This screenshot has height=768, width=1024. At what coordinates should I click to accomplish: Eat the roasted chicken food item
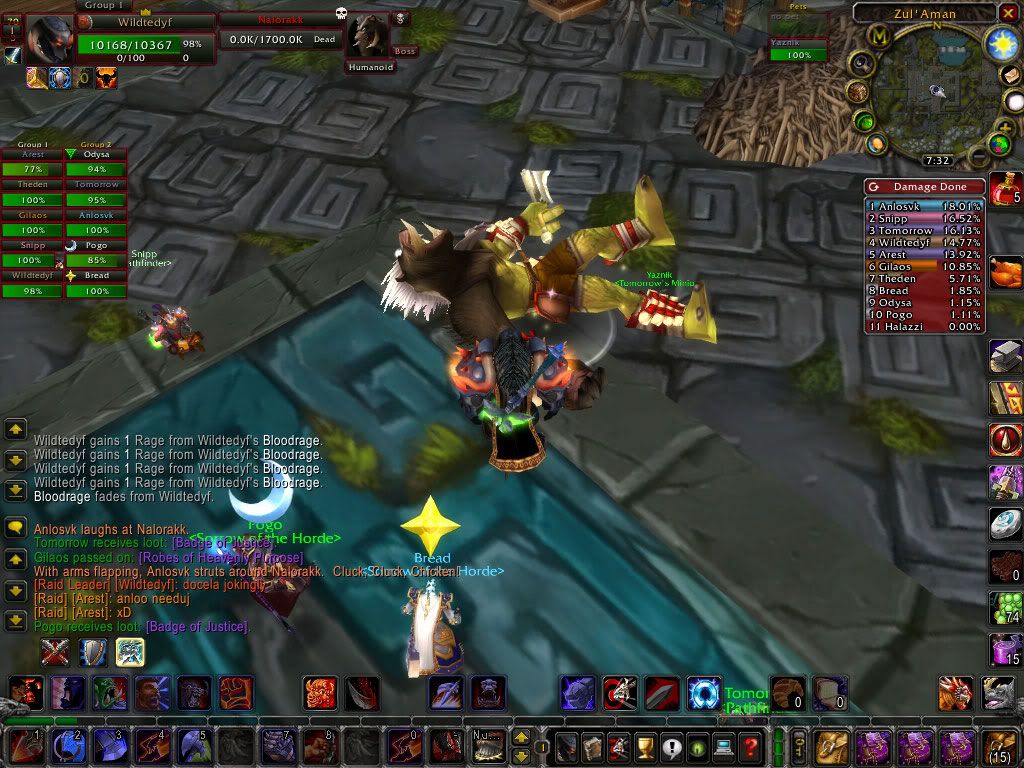(1004, 273)
